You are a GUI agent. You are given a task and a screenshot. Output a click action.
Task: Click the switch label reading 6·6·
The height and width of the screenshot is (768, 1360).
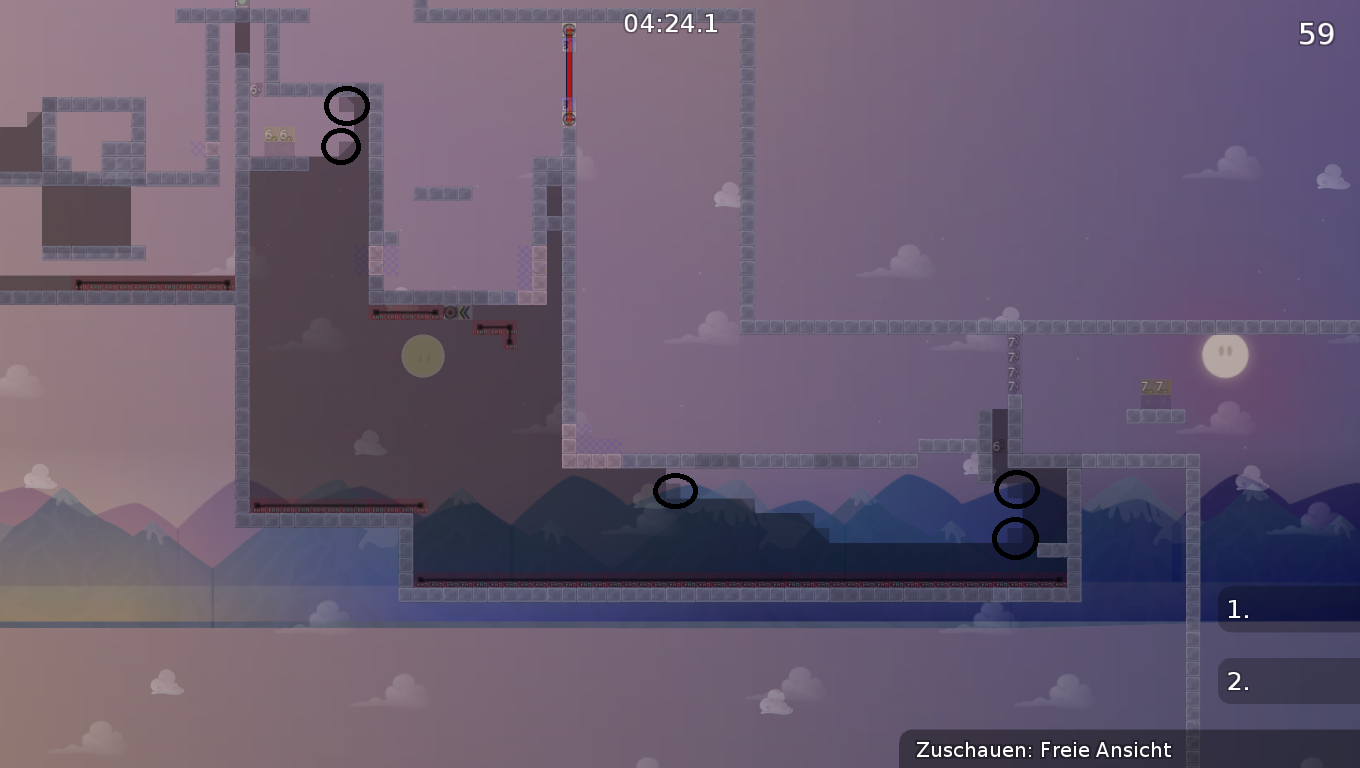[x=277, y=134]
